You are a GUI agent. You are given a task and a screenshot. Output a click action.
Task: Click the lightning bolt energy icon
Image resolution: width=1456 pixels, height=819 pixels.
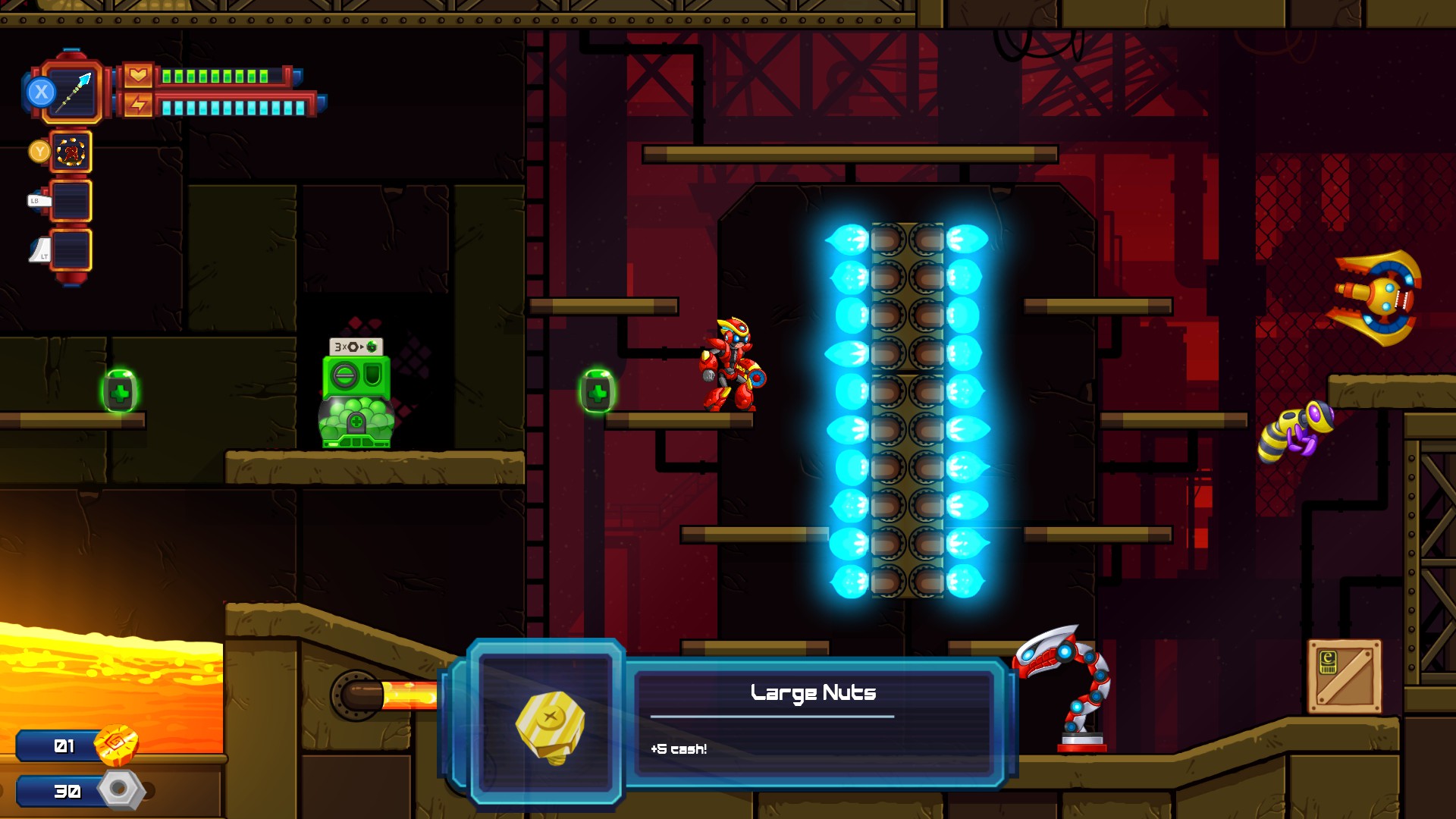[x=136, y=106]
